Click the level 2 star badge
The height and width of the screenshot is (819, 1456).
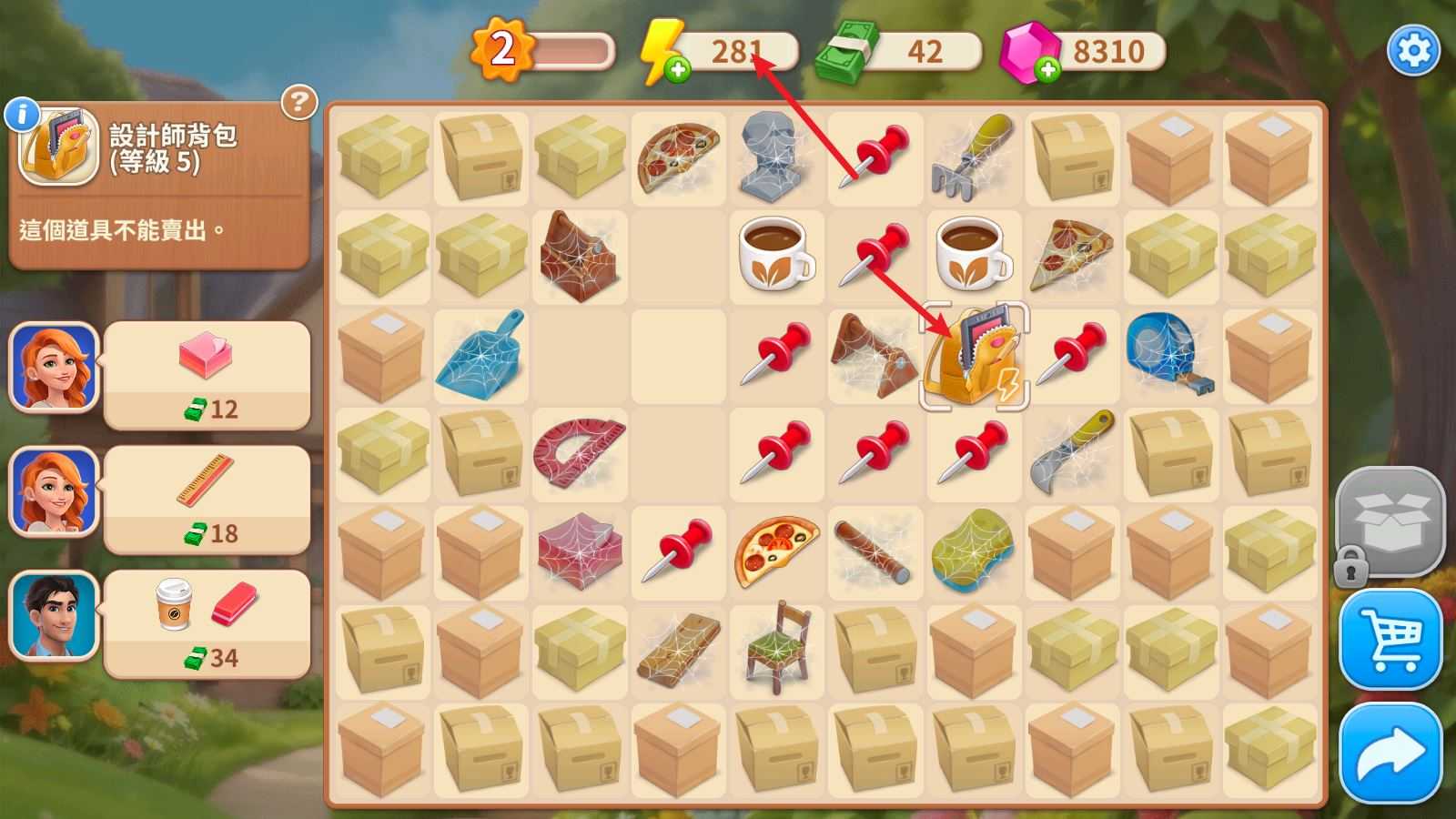(502, 48)
